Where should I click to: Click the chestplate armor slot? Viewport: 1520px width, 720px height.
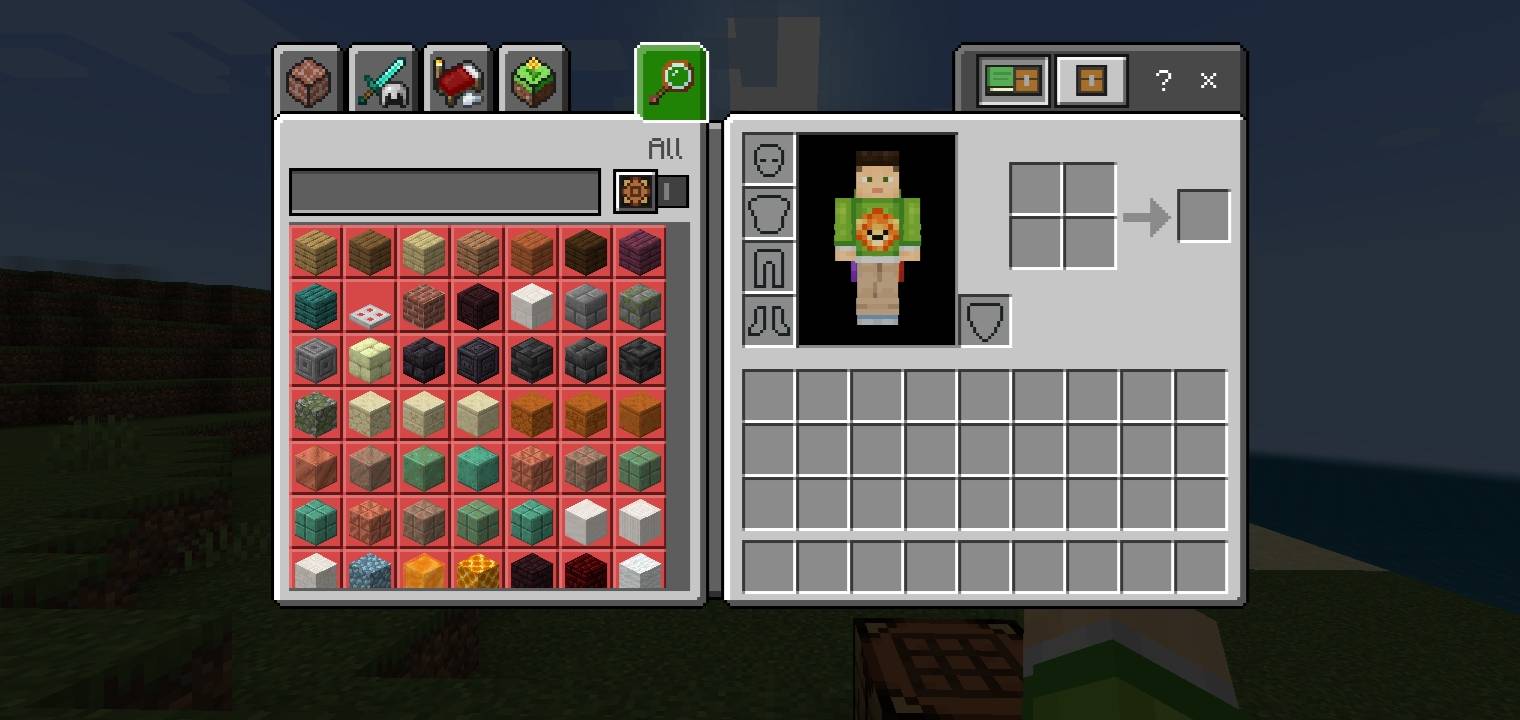pos(768,212)
